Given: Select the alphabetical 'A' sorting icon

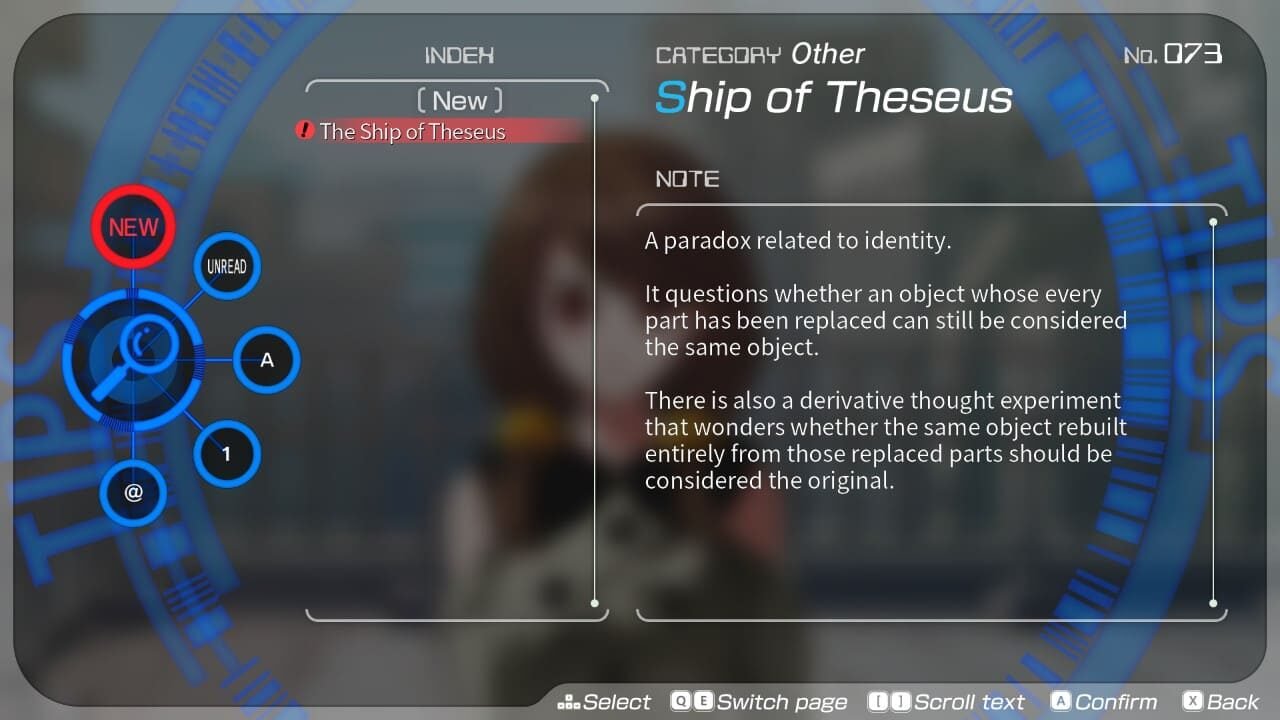Looking at the screenshot, I should tap(266, 360).
